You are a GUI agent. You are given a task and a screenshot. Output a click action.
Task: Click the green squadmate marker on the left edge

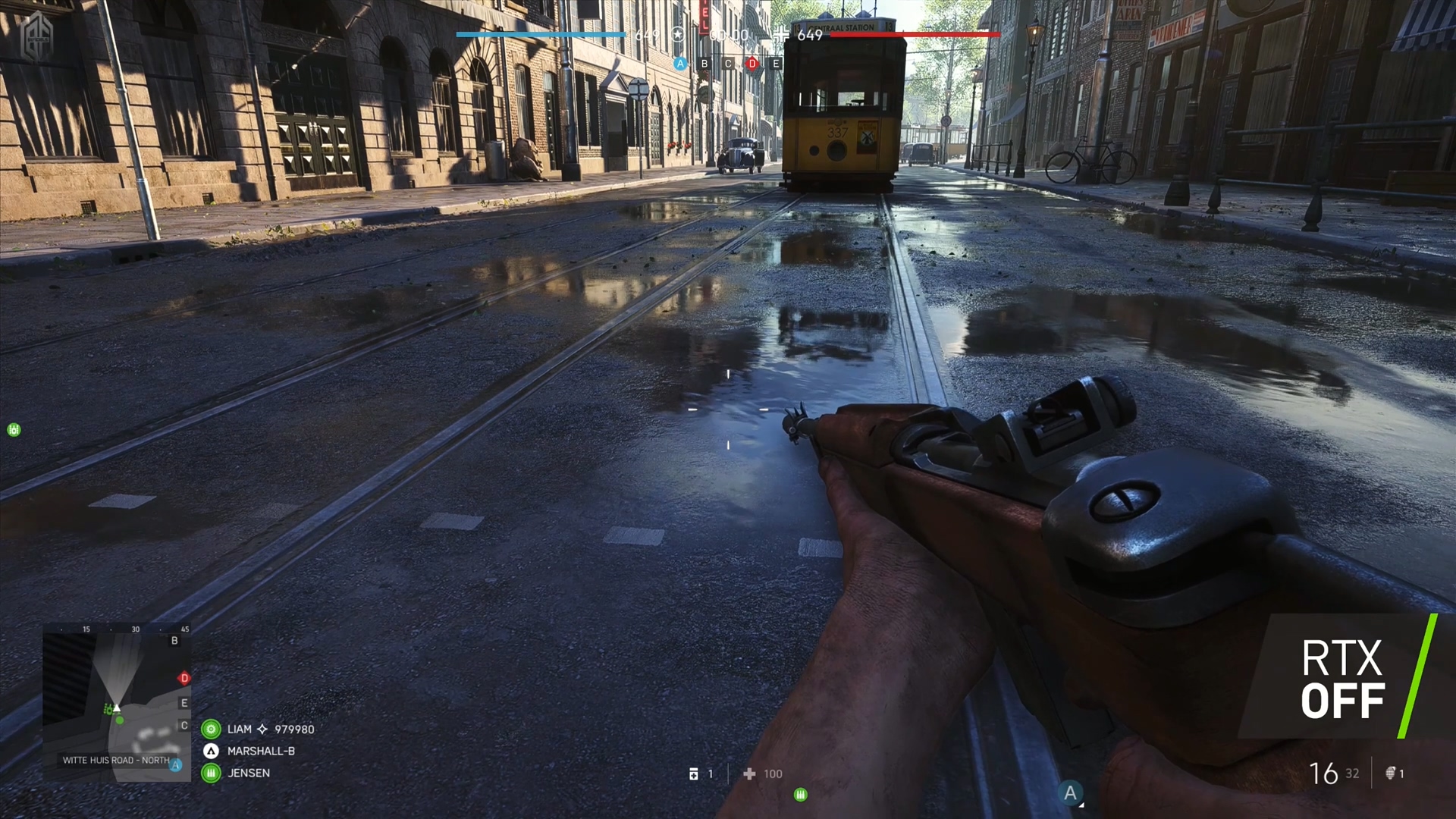[14, 430]
